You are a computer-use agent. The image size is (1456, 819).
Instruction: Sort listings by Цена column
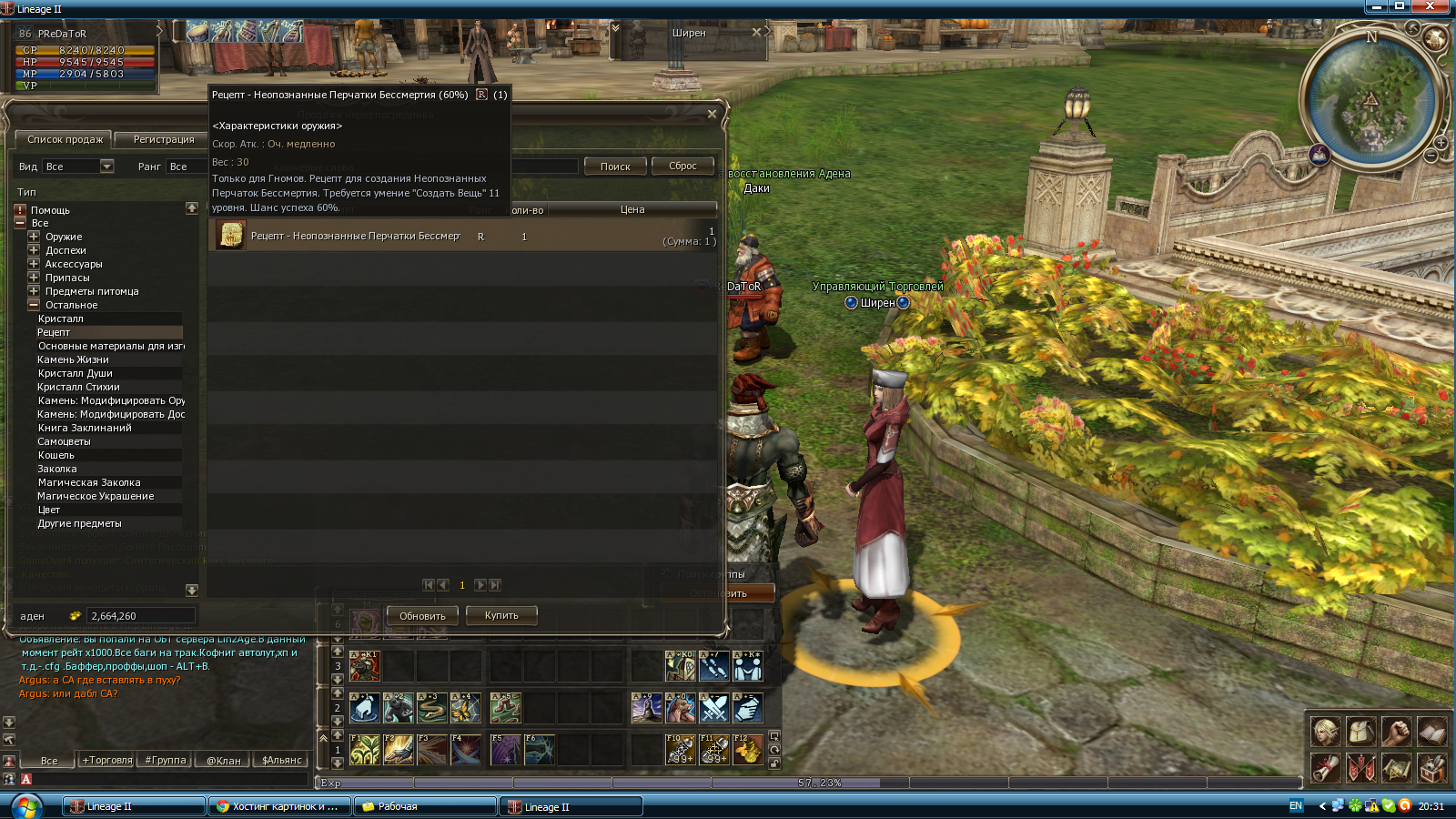(632, 210)
